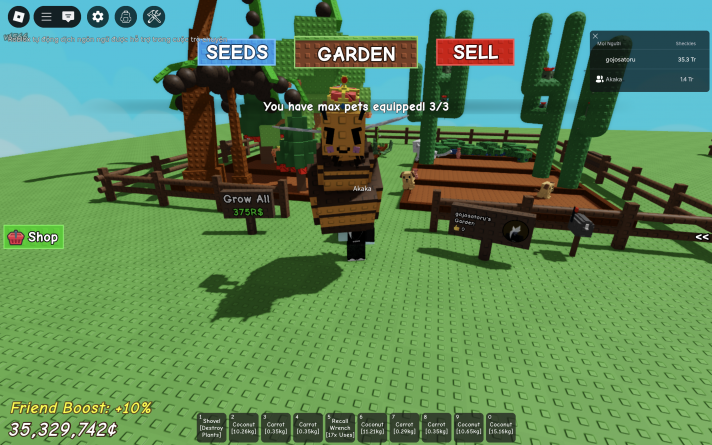Image resolution: width=712 pixels, height=445 pixels.
Task: Click the hammer and wrench tools icon
Action: (154, 16)
